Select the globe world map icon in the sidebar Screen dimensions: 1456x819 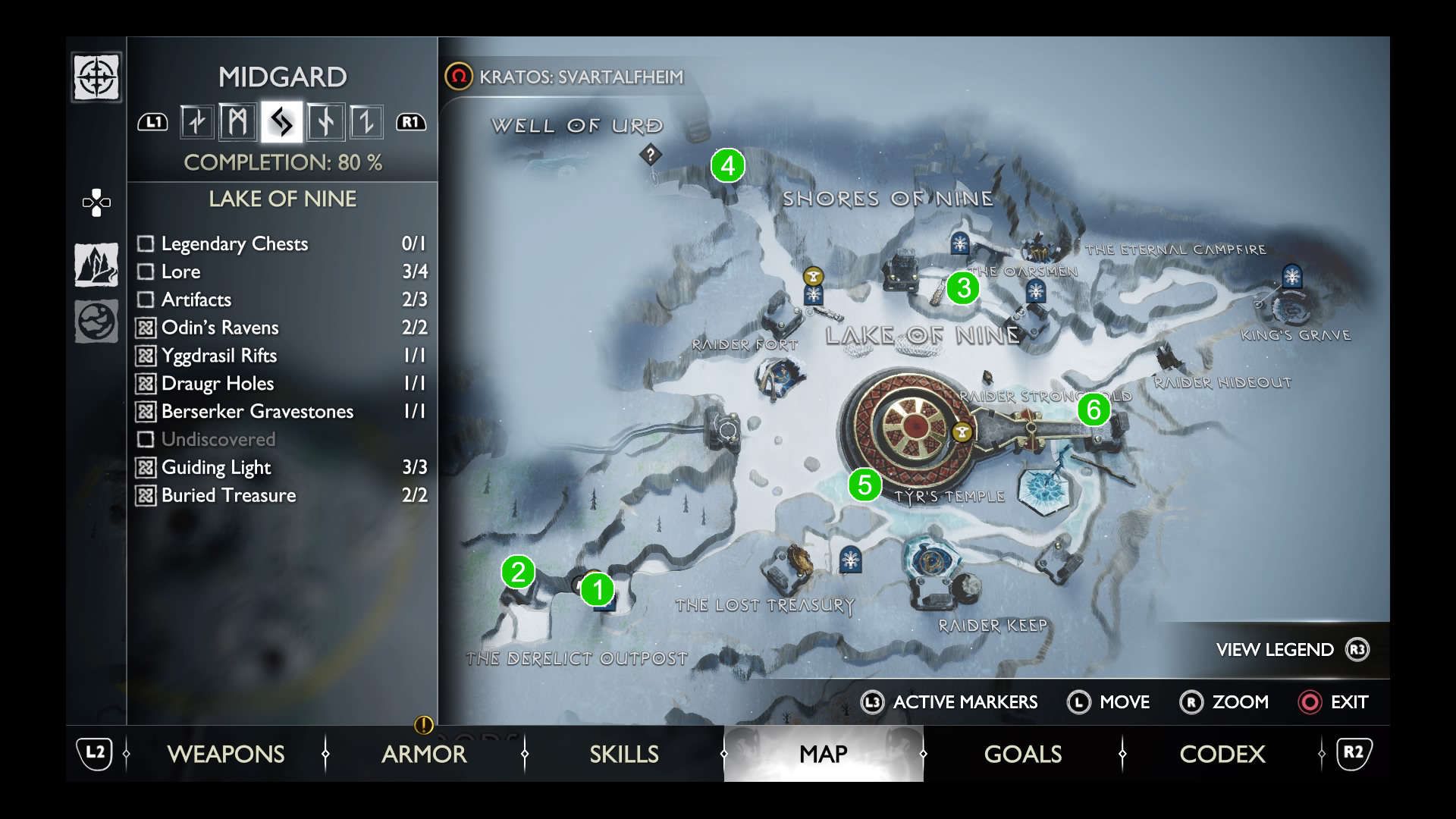click(x=96, y=322)
